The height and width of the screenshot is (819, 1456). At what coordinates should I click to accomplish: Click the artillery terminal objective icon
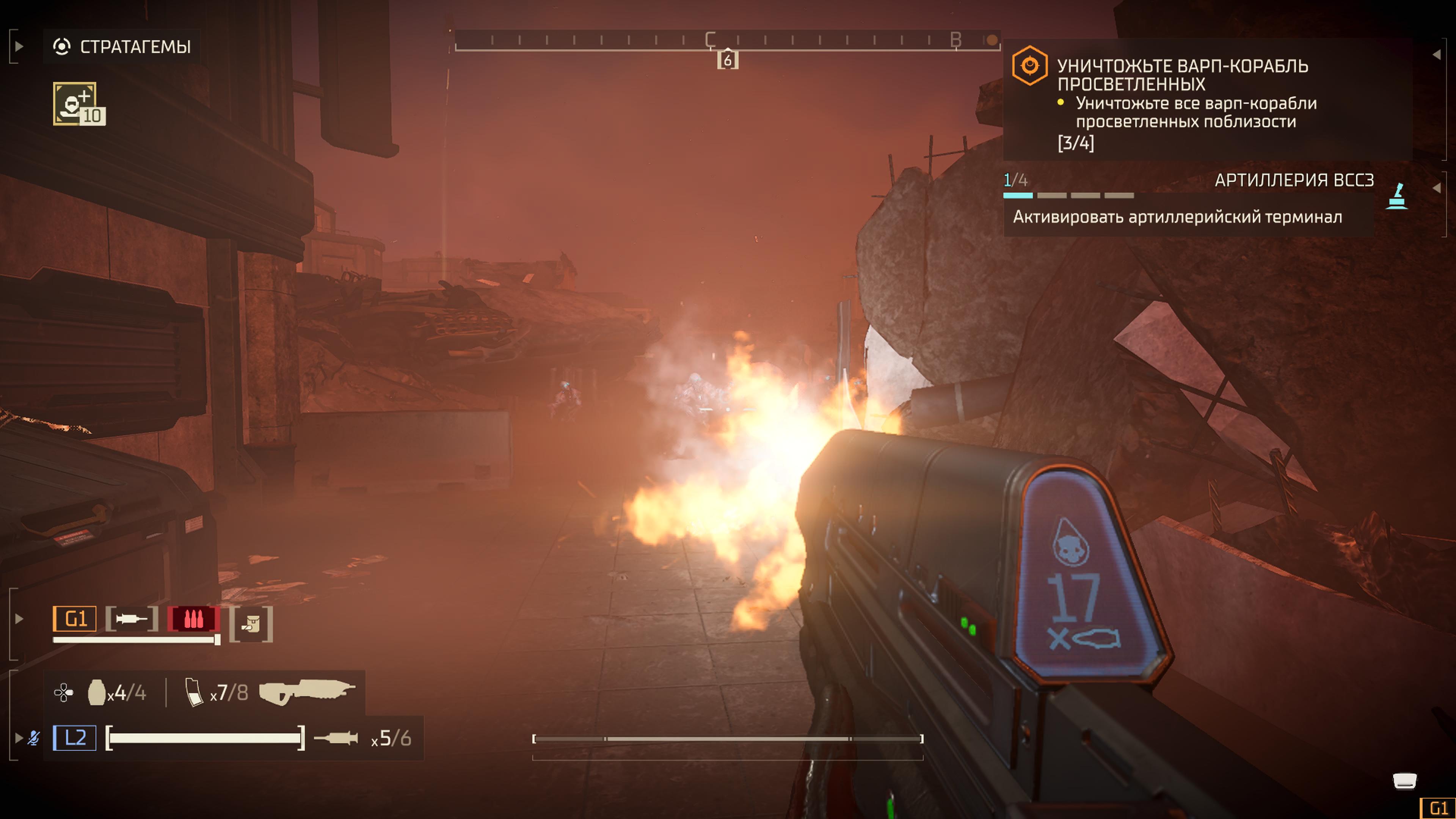tap(1397, 196)
